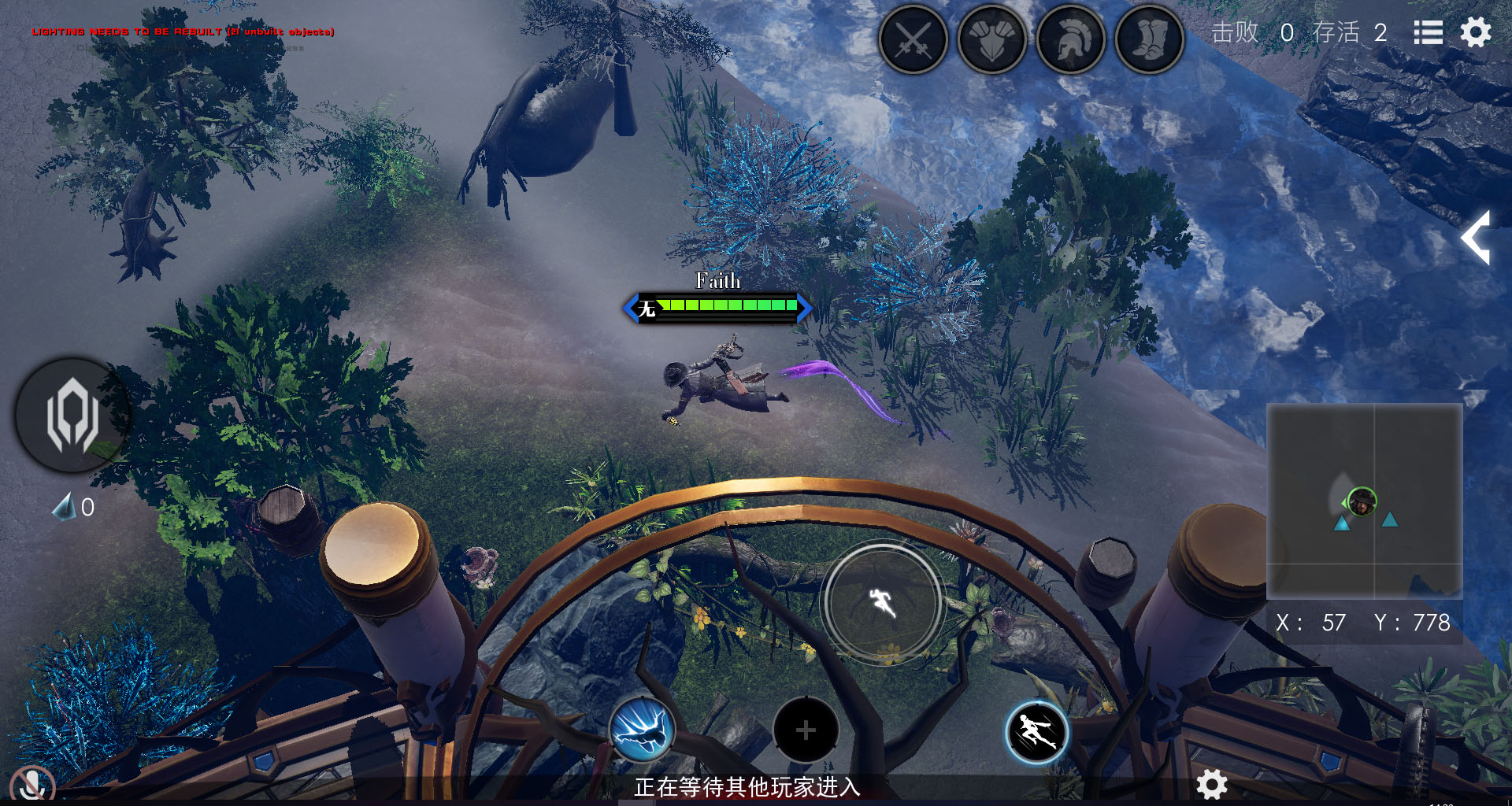Activate the sprint running-figure button
Screen dimensions: 1512x806
click(882, 603)
